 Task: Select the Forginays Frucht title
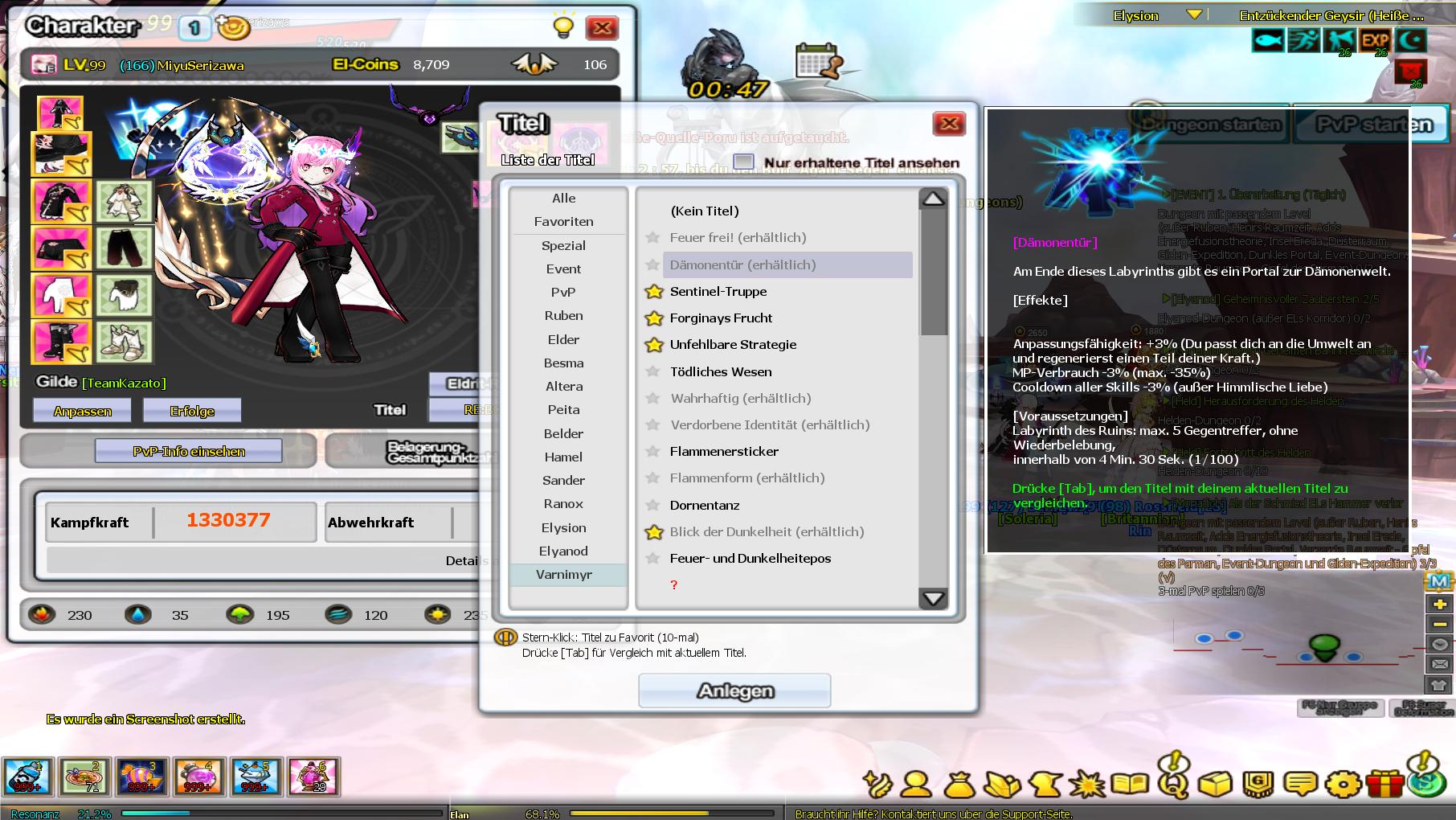coord(721,318)
